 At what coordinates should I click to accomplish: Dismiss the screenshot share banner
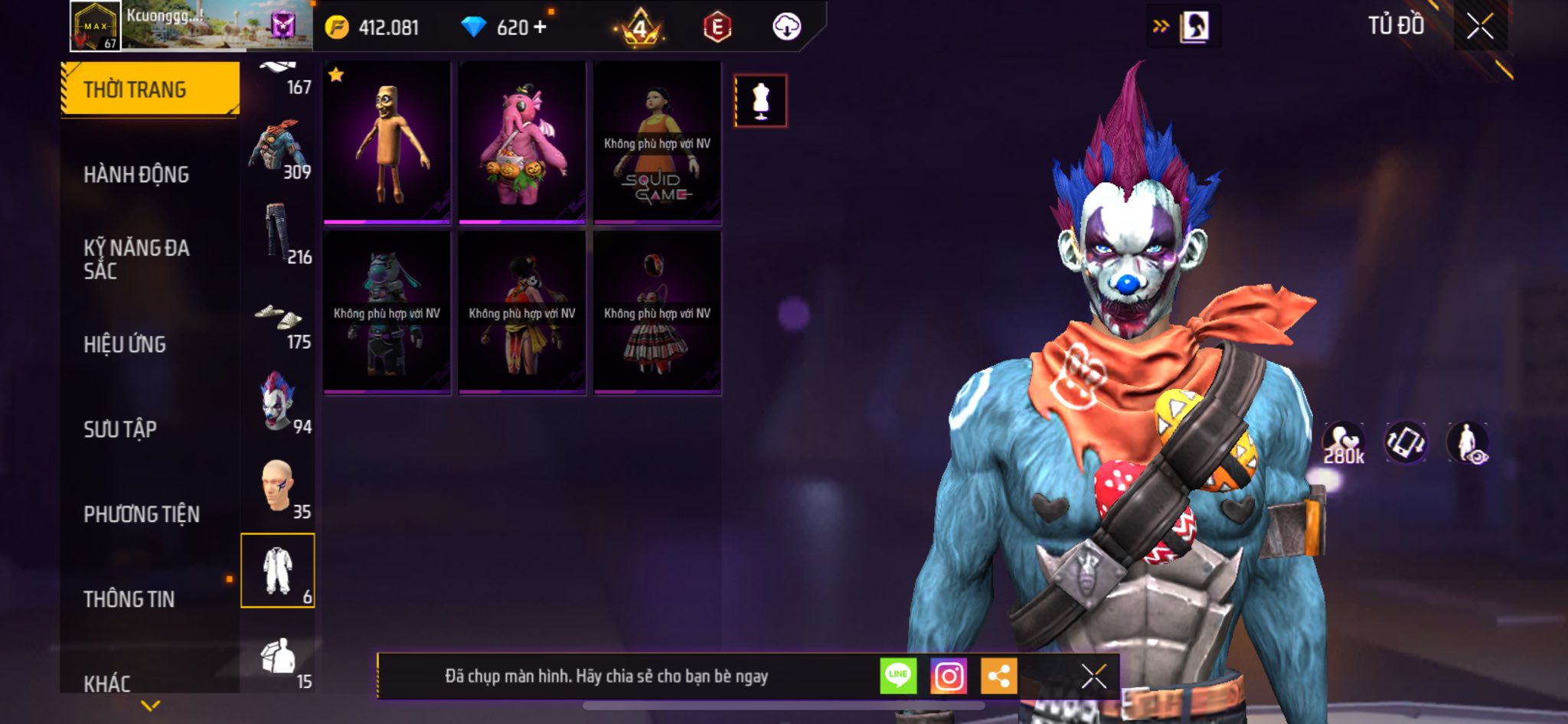(1093, 676)
